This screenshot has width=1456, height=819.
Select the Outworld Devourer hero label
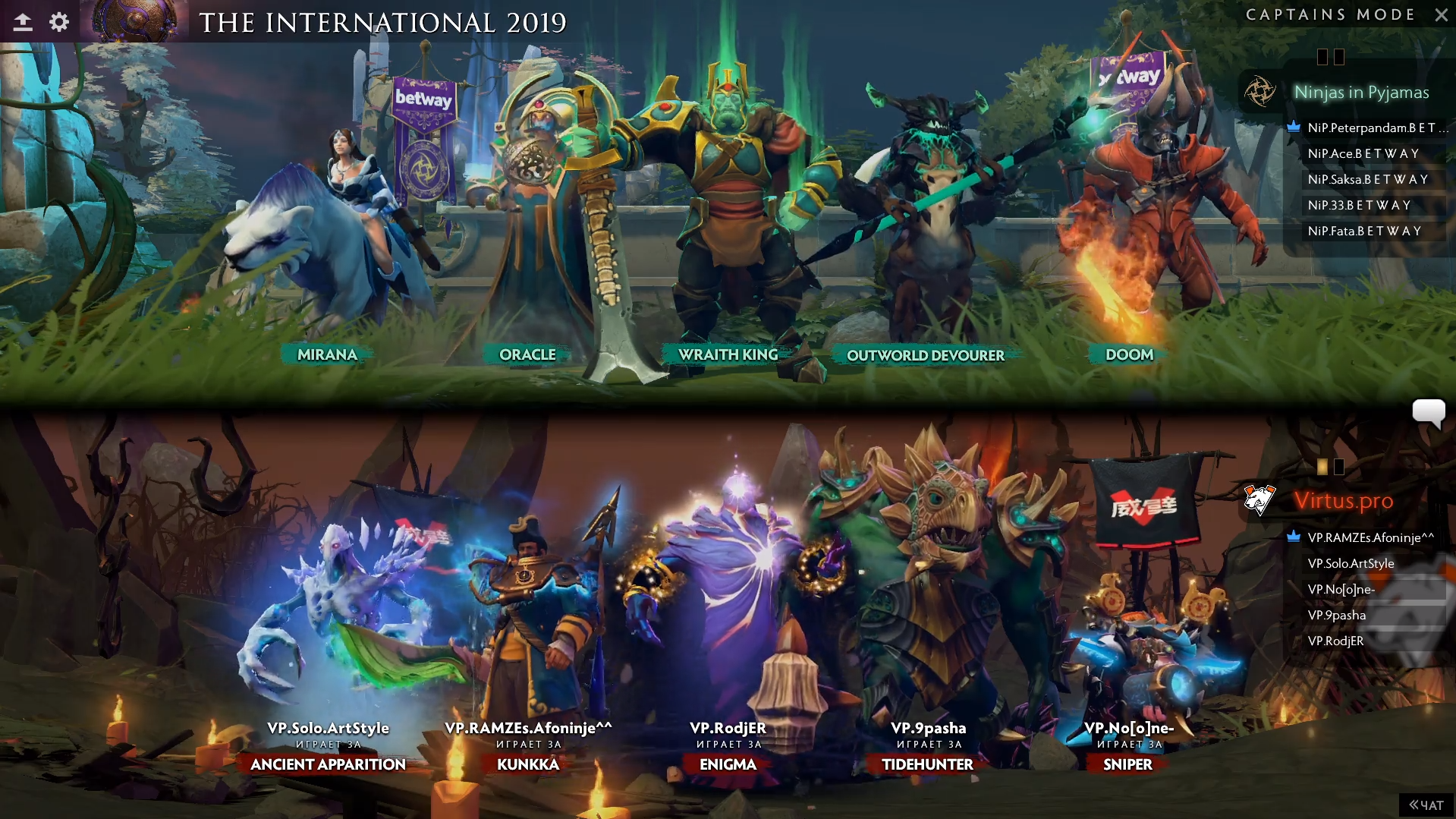tap(925, 355)
